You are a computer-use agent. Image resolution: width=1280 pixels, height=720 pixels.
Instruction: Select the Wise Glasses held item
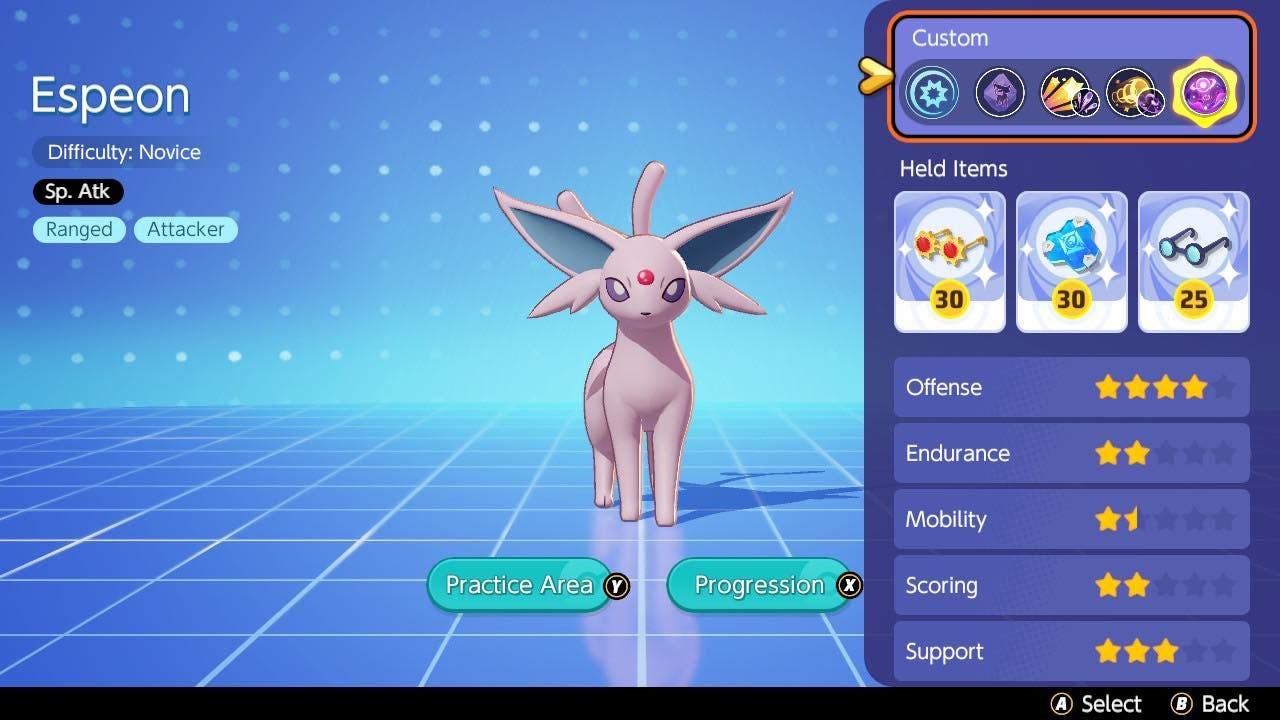point(1193,261)
